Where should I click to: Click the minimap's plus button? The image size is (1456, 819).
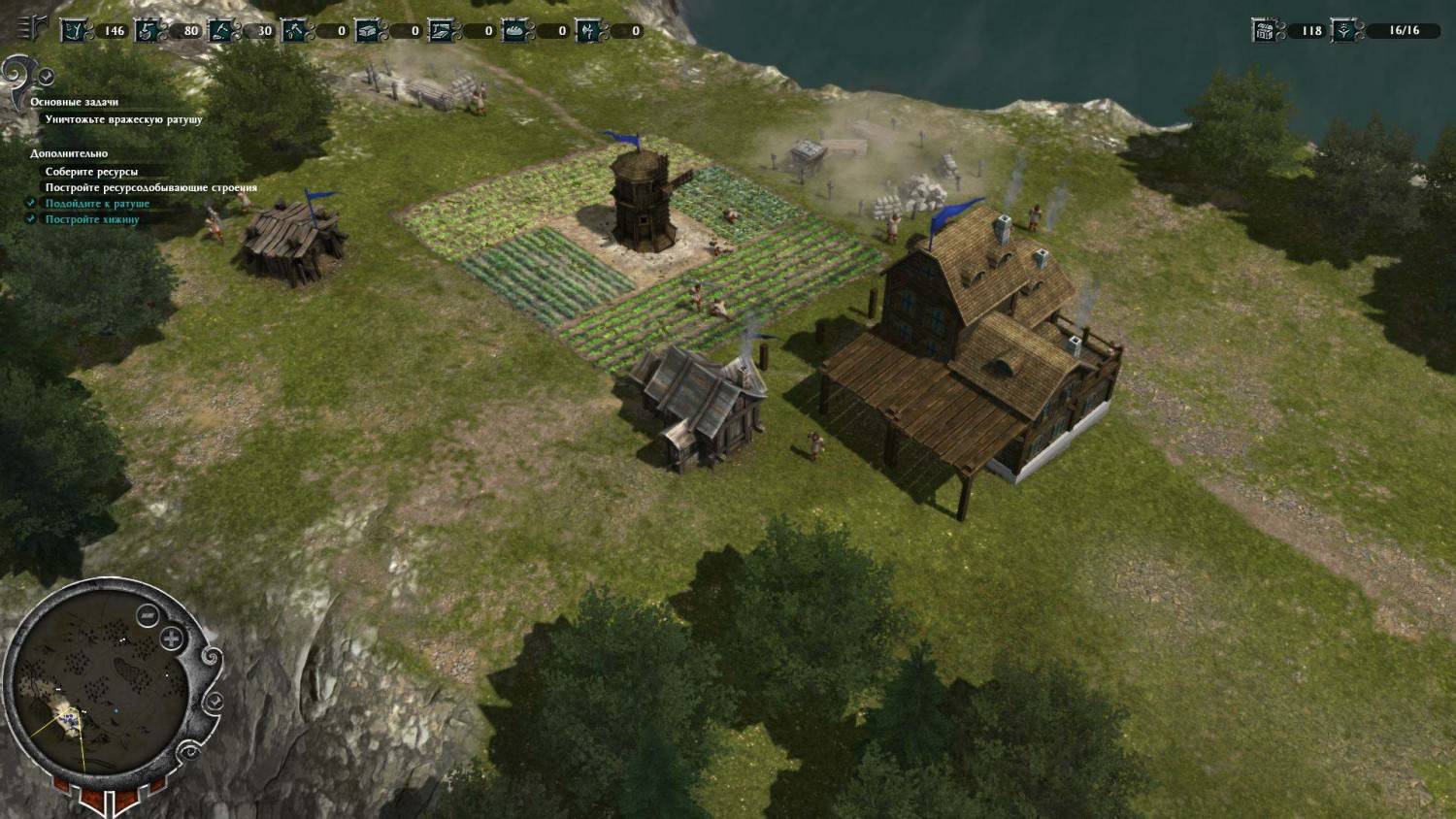(172, 638)
